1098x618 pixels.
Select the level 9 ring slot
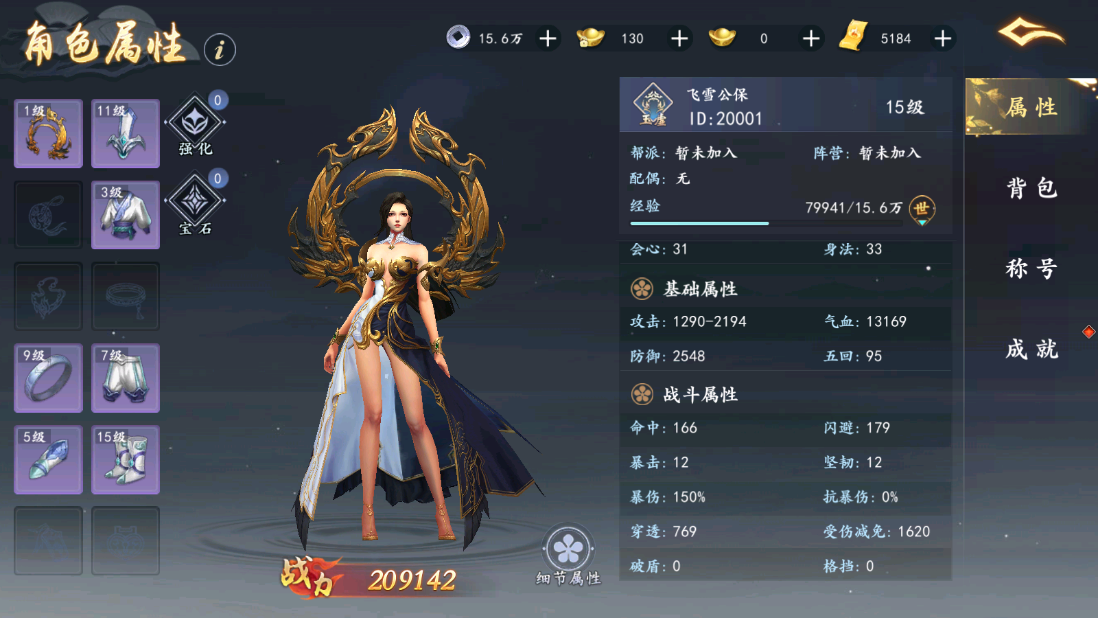click(x=48, y=378)
